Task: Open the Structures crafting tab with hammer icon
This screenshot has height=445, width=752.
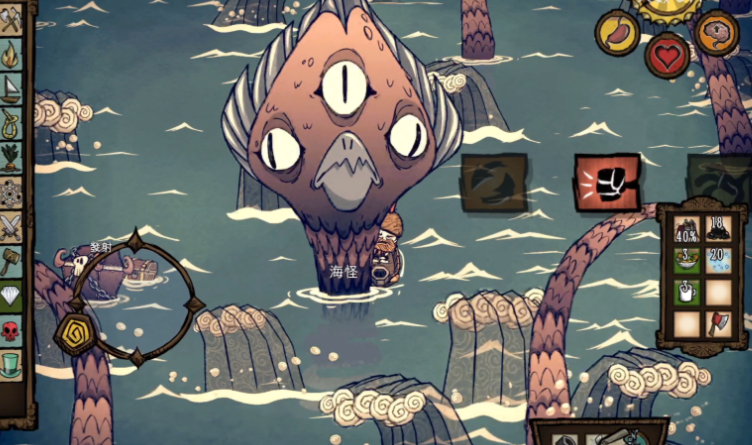Action: [11, 261]
